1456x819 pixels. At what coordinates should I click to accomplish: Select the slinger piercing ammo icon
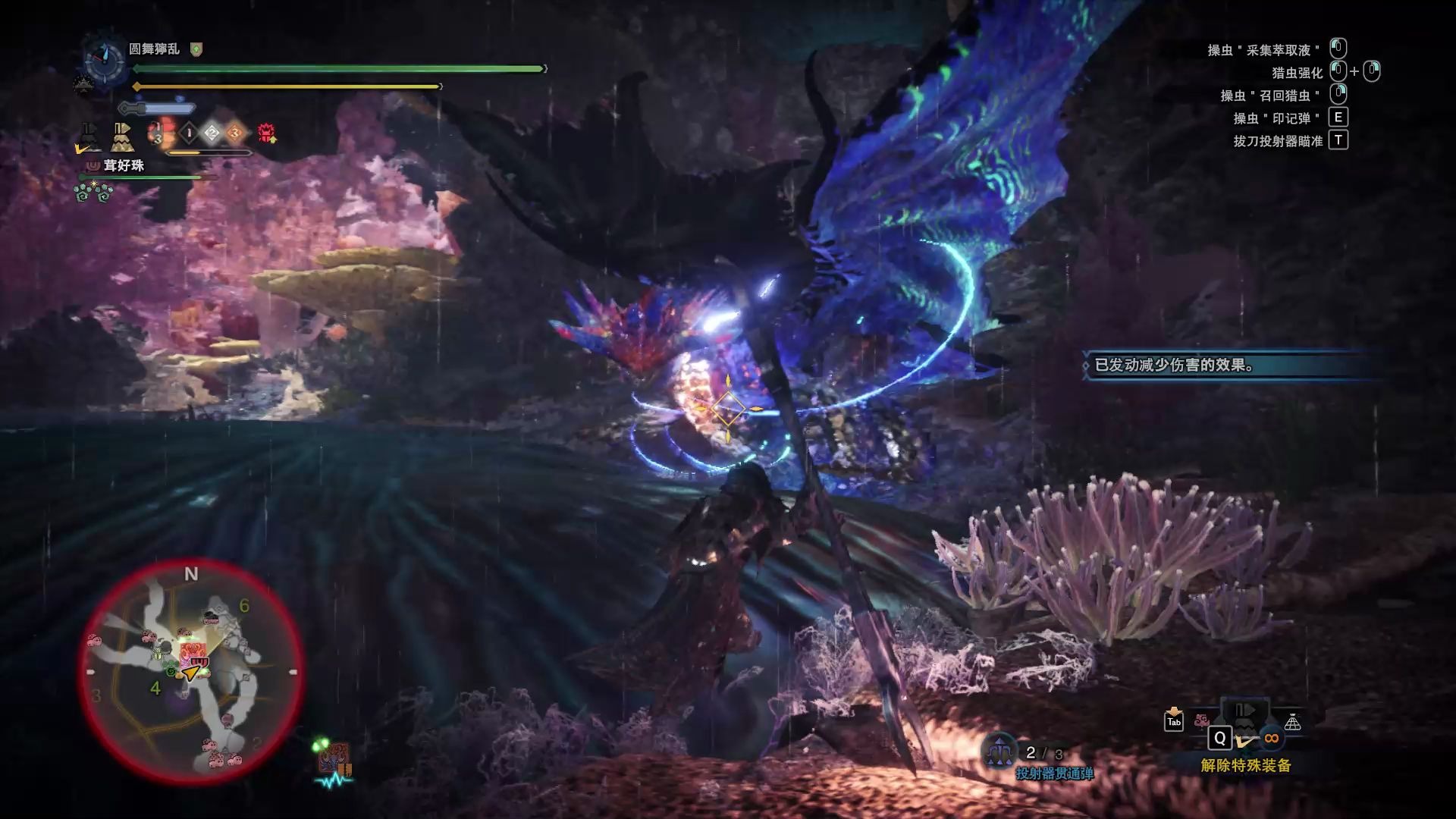coord(999,751)
